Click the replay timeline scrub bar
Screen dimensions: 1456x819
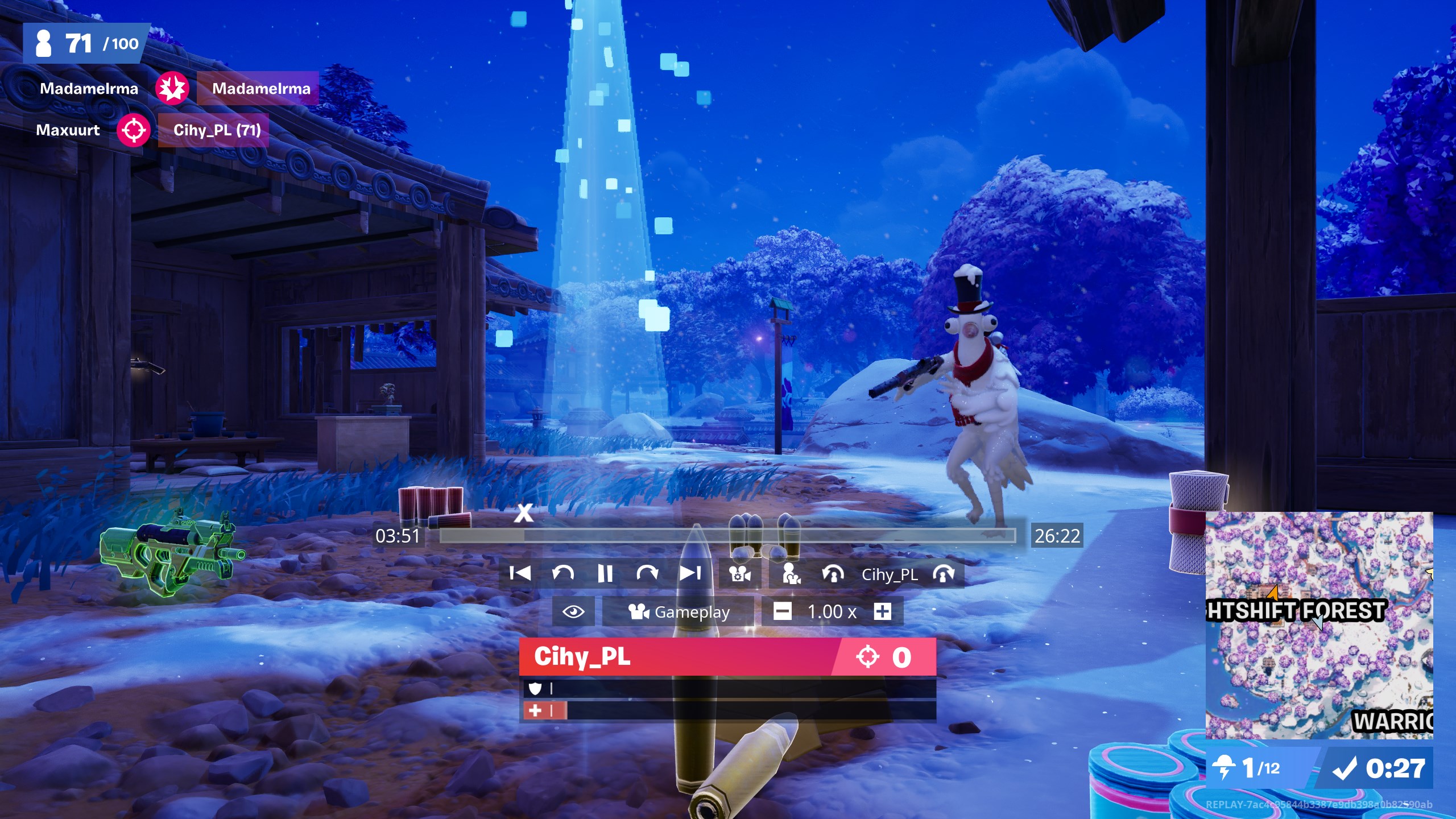(x=727, y=535)
